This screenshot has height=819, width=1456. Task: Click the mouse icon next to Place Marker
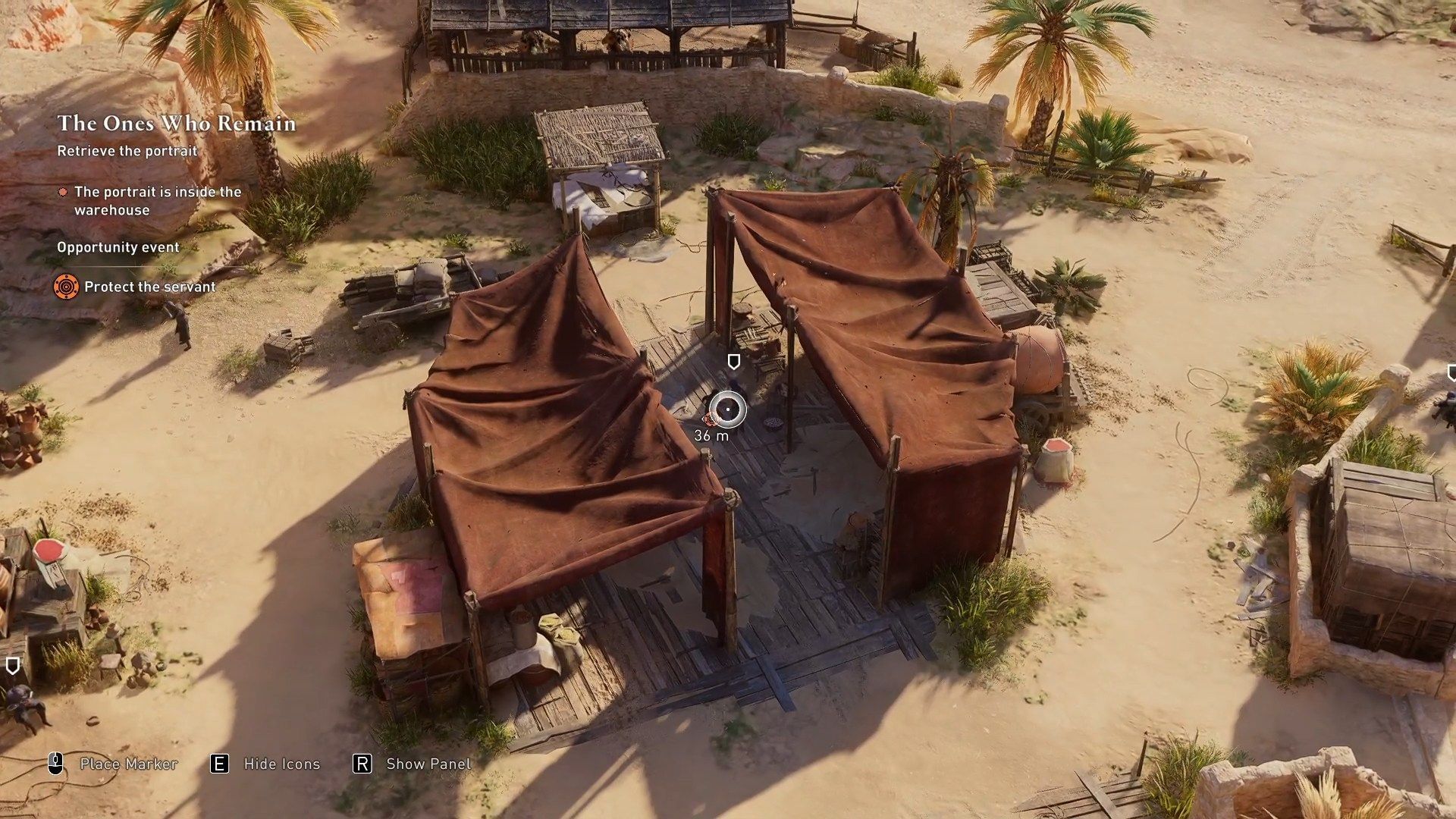click(54, 764)
